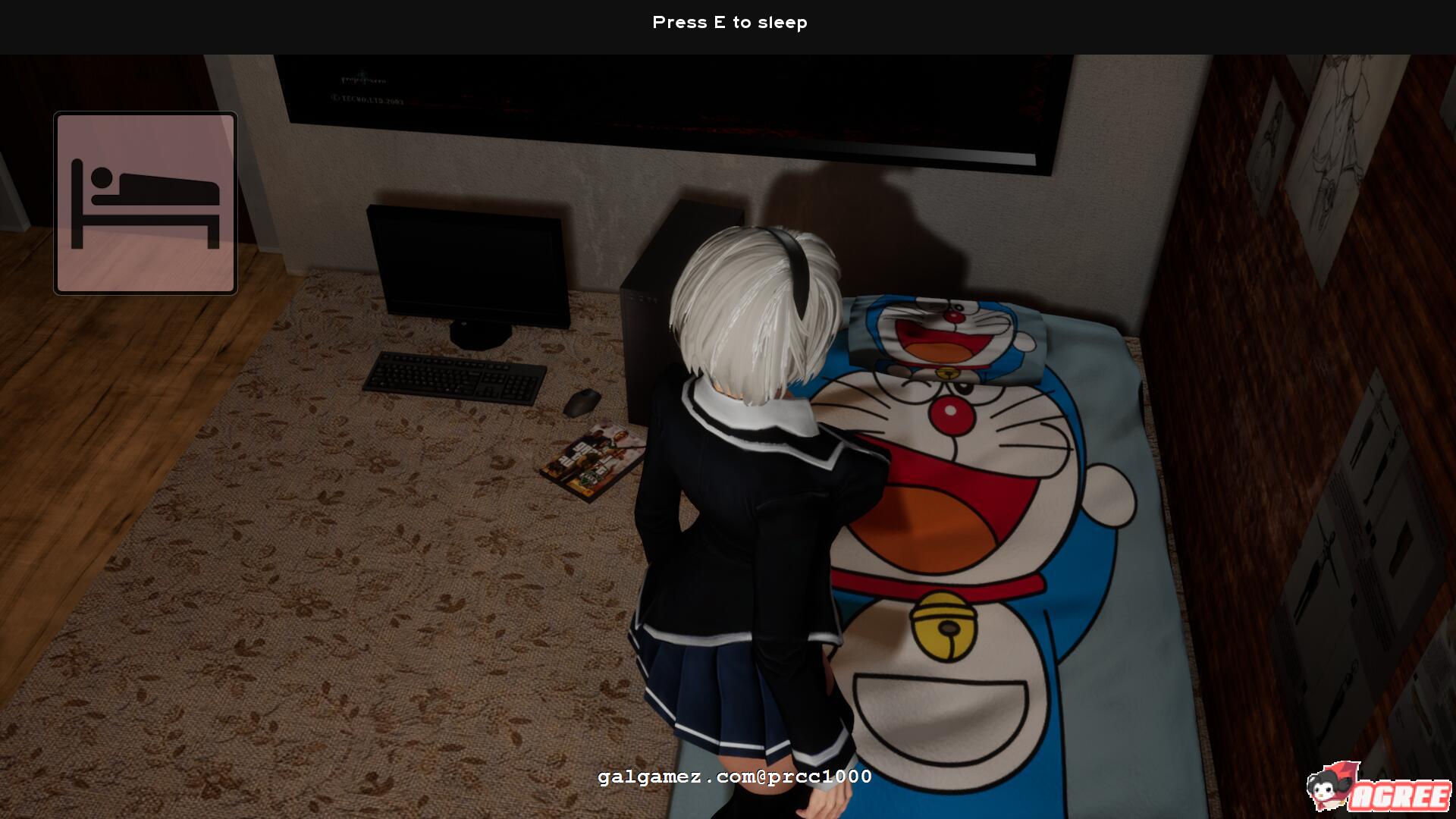Click the AGREE group logo
1456x819 pixels.
pyautogui.click(x=1404, y=797)
